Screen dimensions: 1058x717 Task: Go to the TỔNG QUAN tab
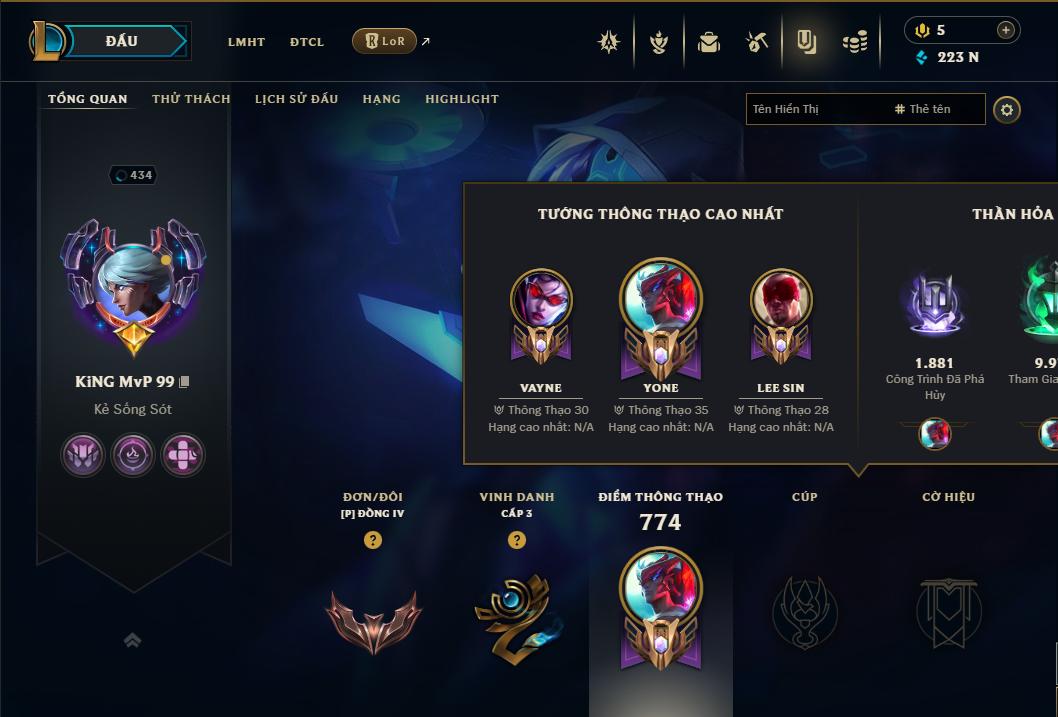[x=88, y=99]
